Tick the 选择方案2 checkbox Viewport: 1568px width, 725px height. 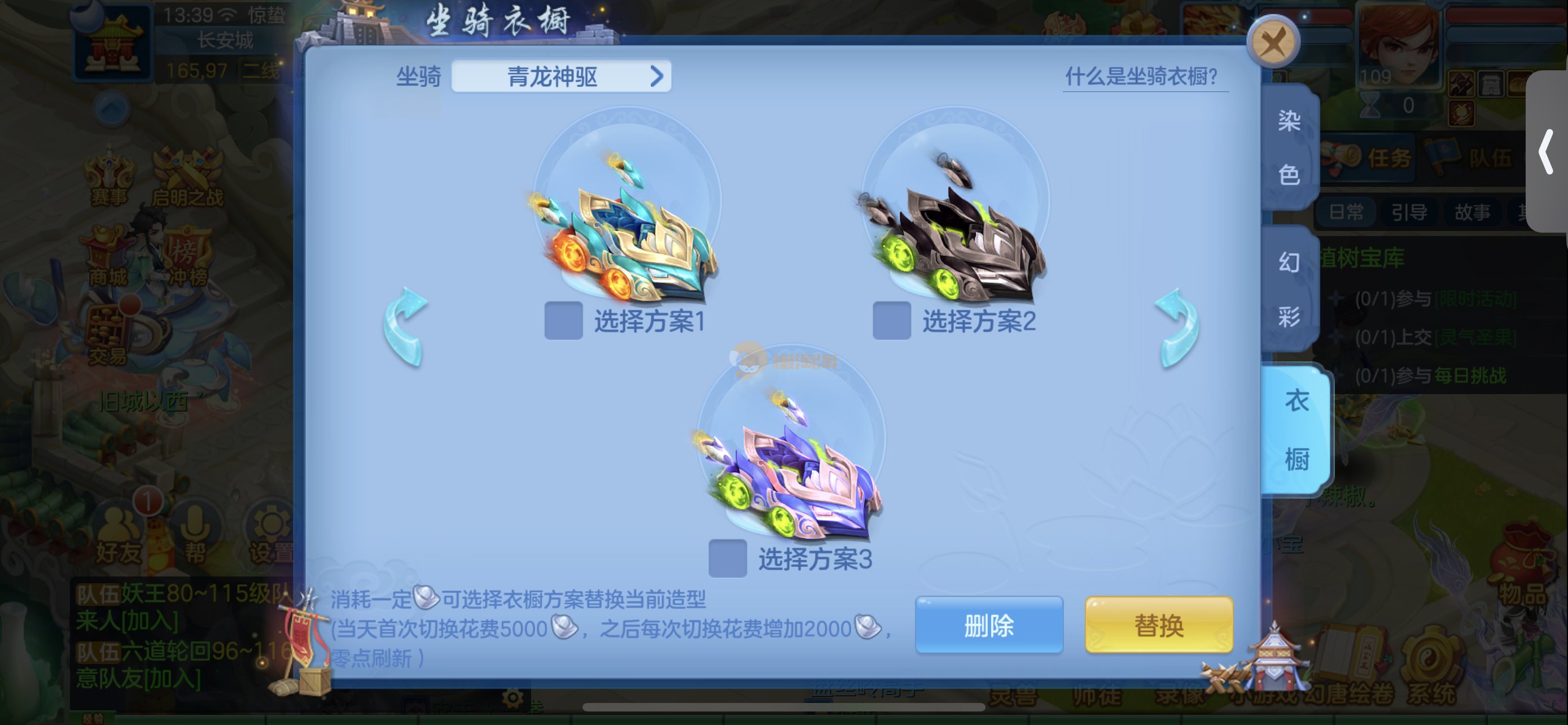891,321
